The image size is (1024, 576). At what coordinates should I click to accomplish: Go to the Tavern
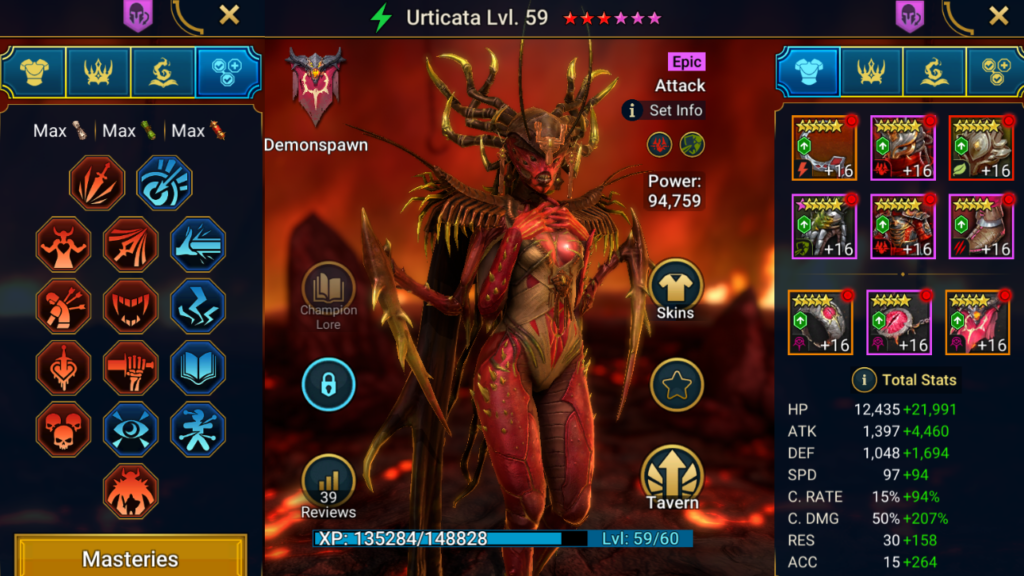pyautogui.click(x=672, y=477)
